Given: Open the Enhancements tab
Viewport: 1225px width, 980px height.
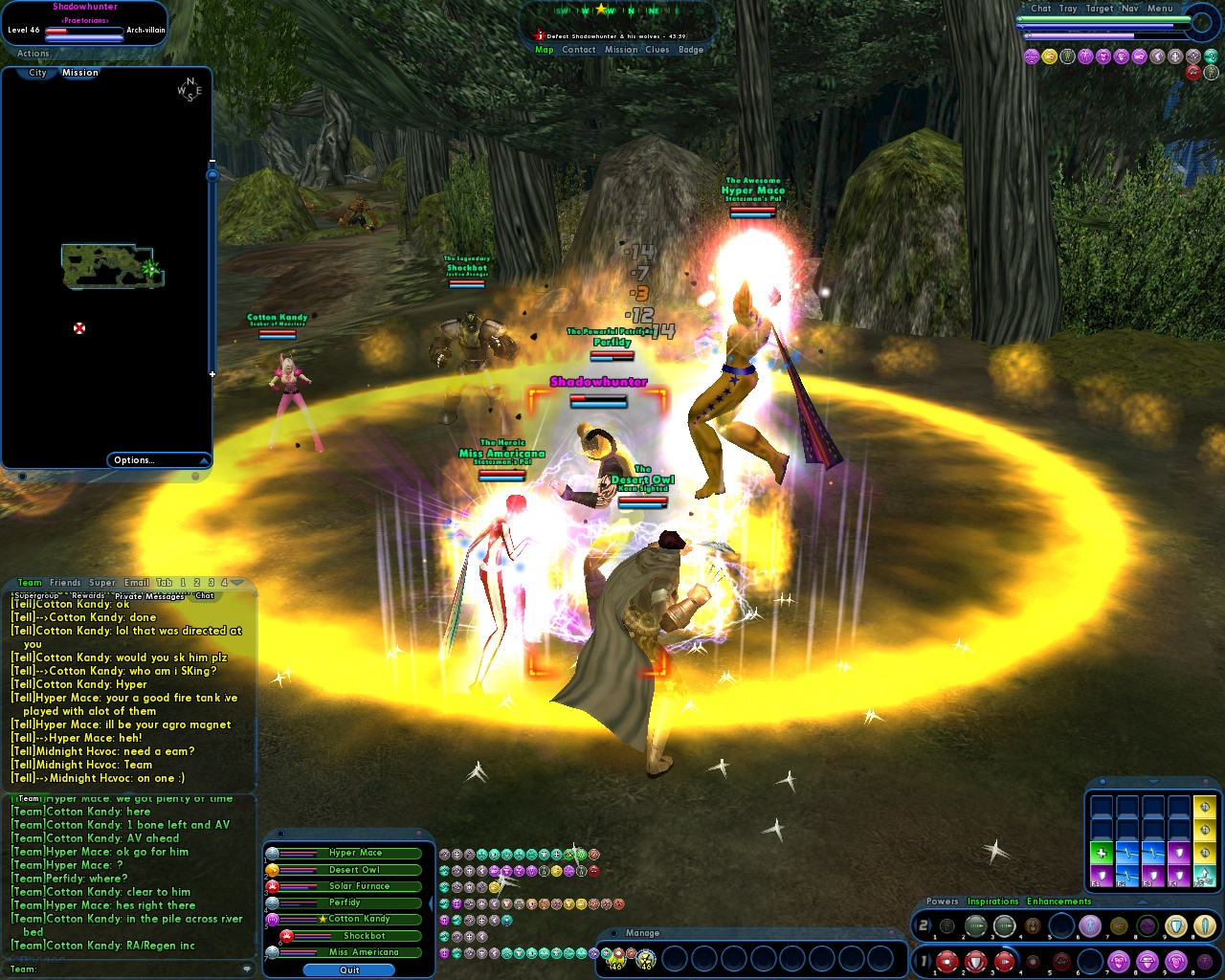Looking at the screenshot, I should click(x=1058, y=902).
